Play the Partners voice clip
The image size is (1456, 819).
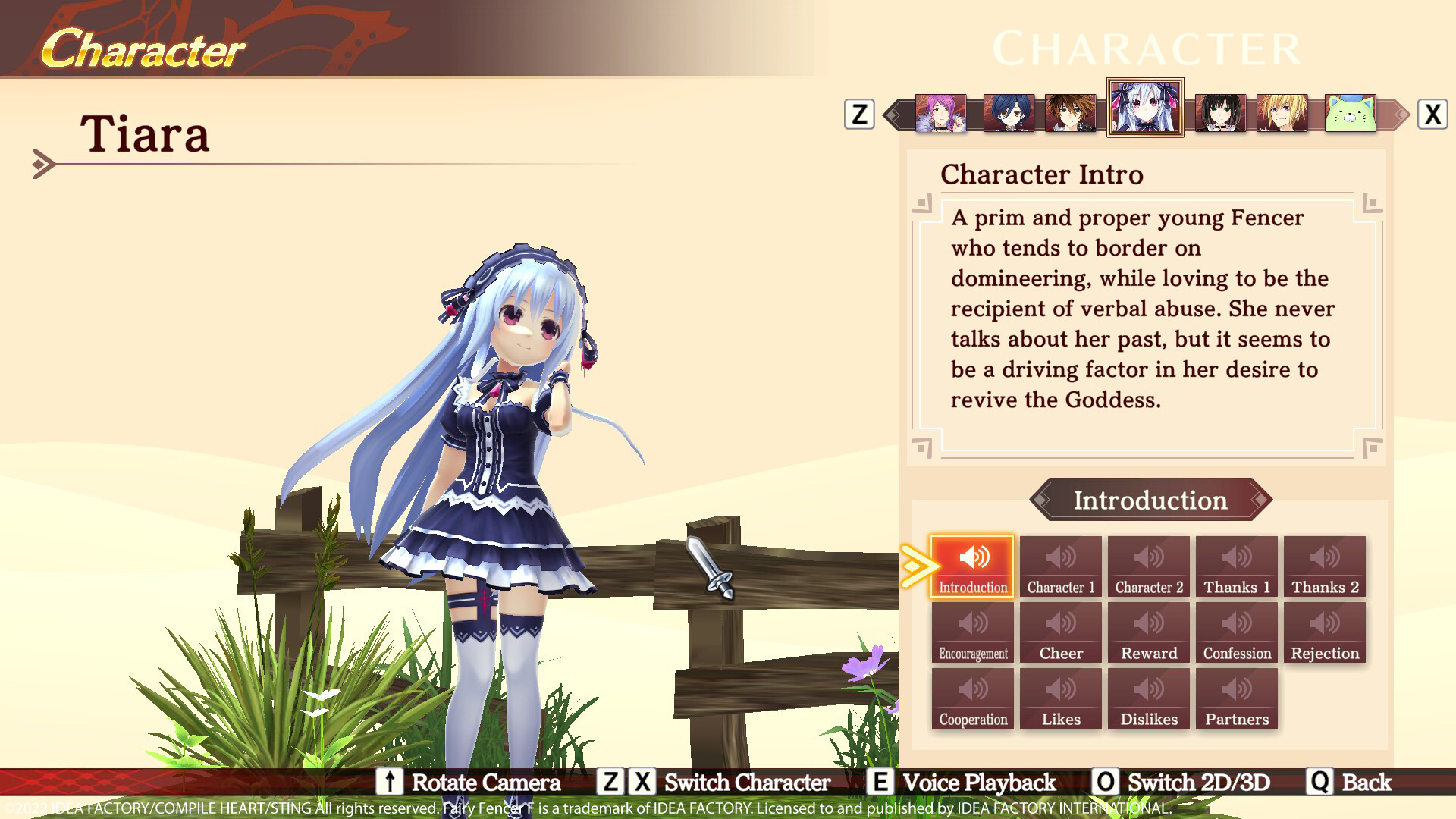(1236, 698)
